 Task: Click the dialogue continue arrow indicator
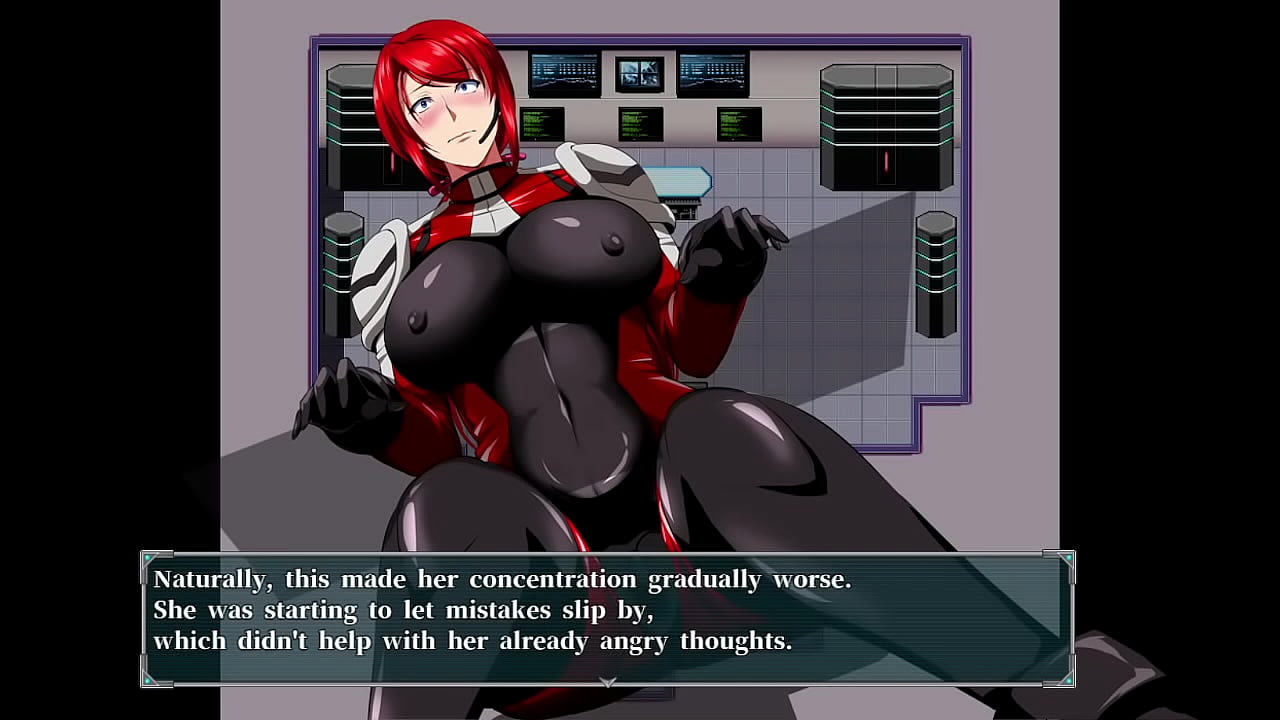pos(607,682)
